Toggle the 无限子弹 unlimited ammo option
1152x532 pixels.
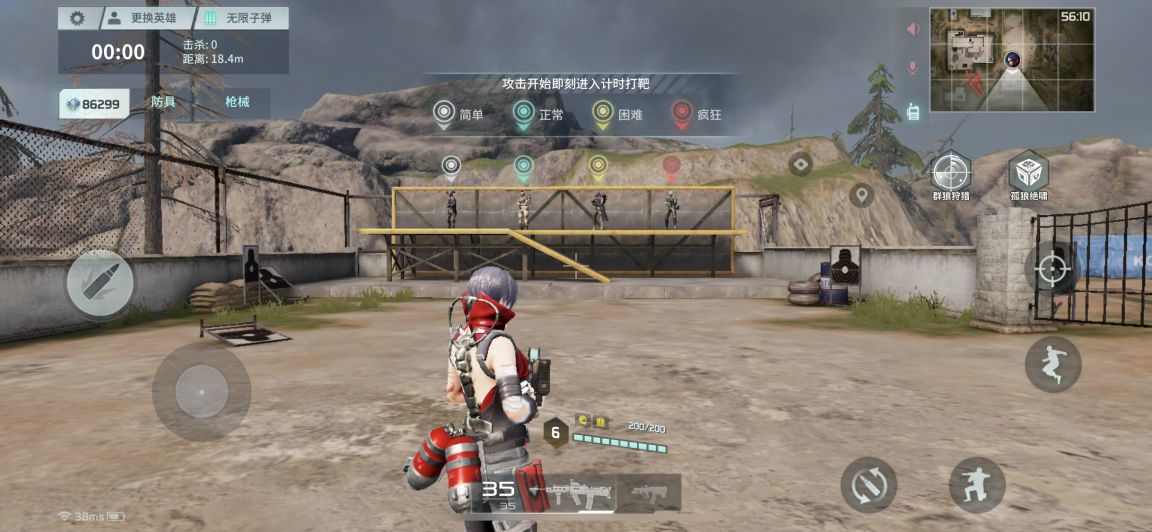tap(239, 18)
